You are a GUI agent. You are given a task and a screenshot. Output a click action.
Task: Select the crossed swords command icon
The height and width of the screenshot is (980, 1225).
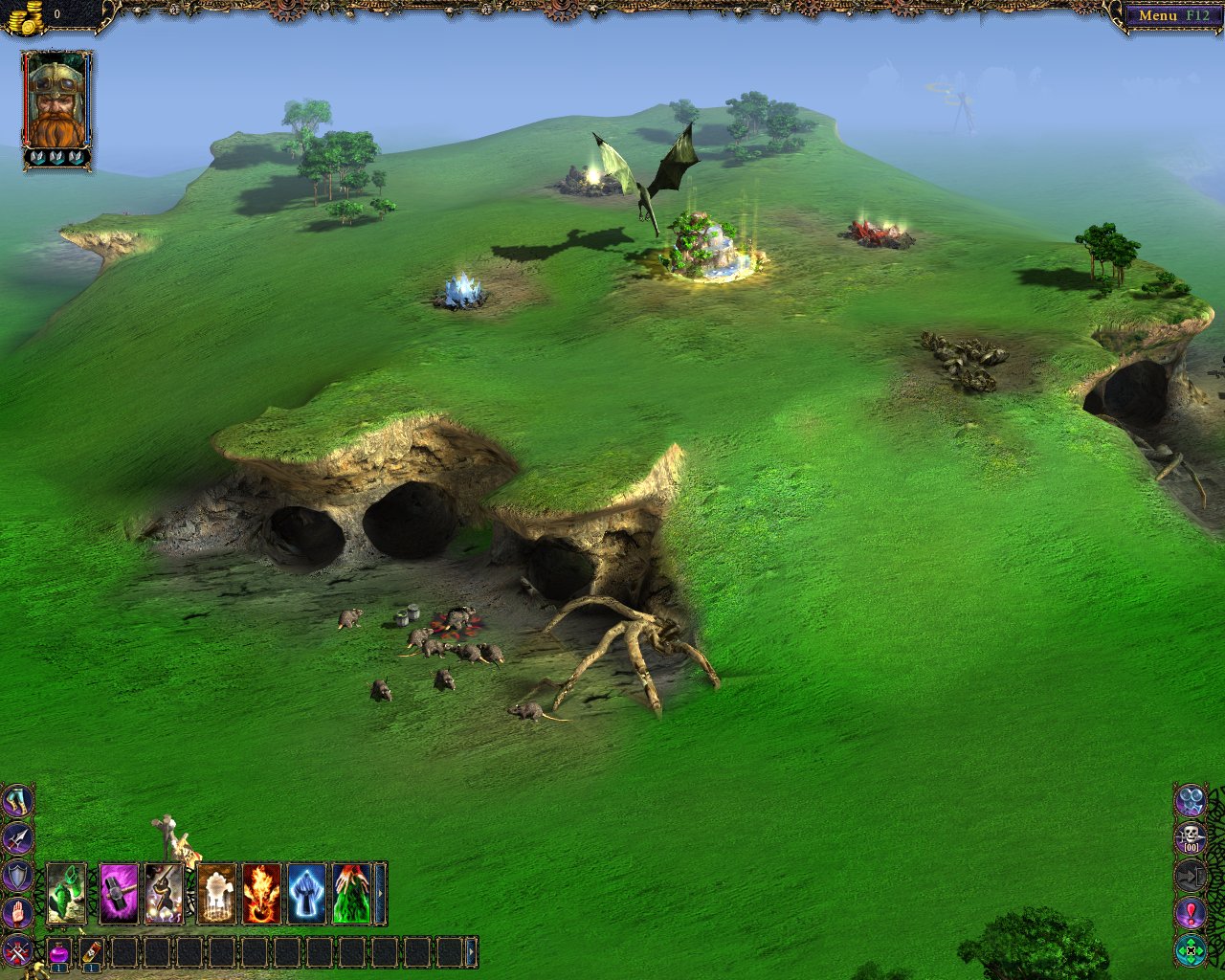(17, 950)
